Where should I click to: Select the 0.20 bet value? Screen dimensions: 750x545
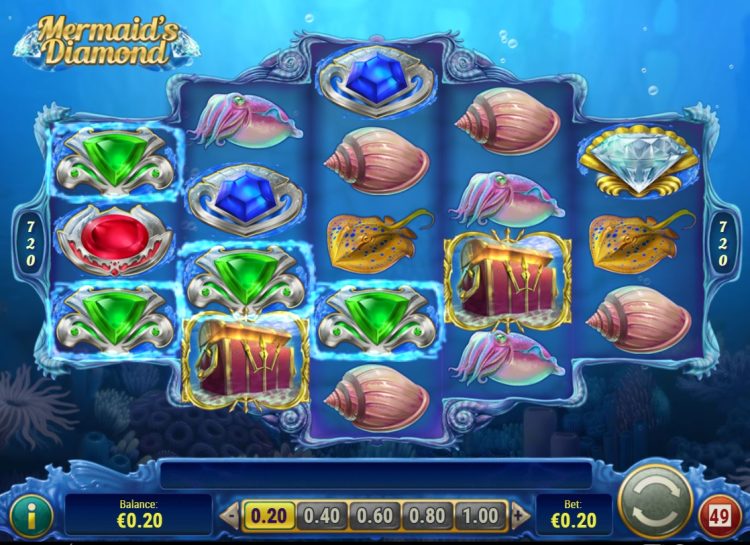coord(268,516)
